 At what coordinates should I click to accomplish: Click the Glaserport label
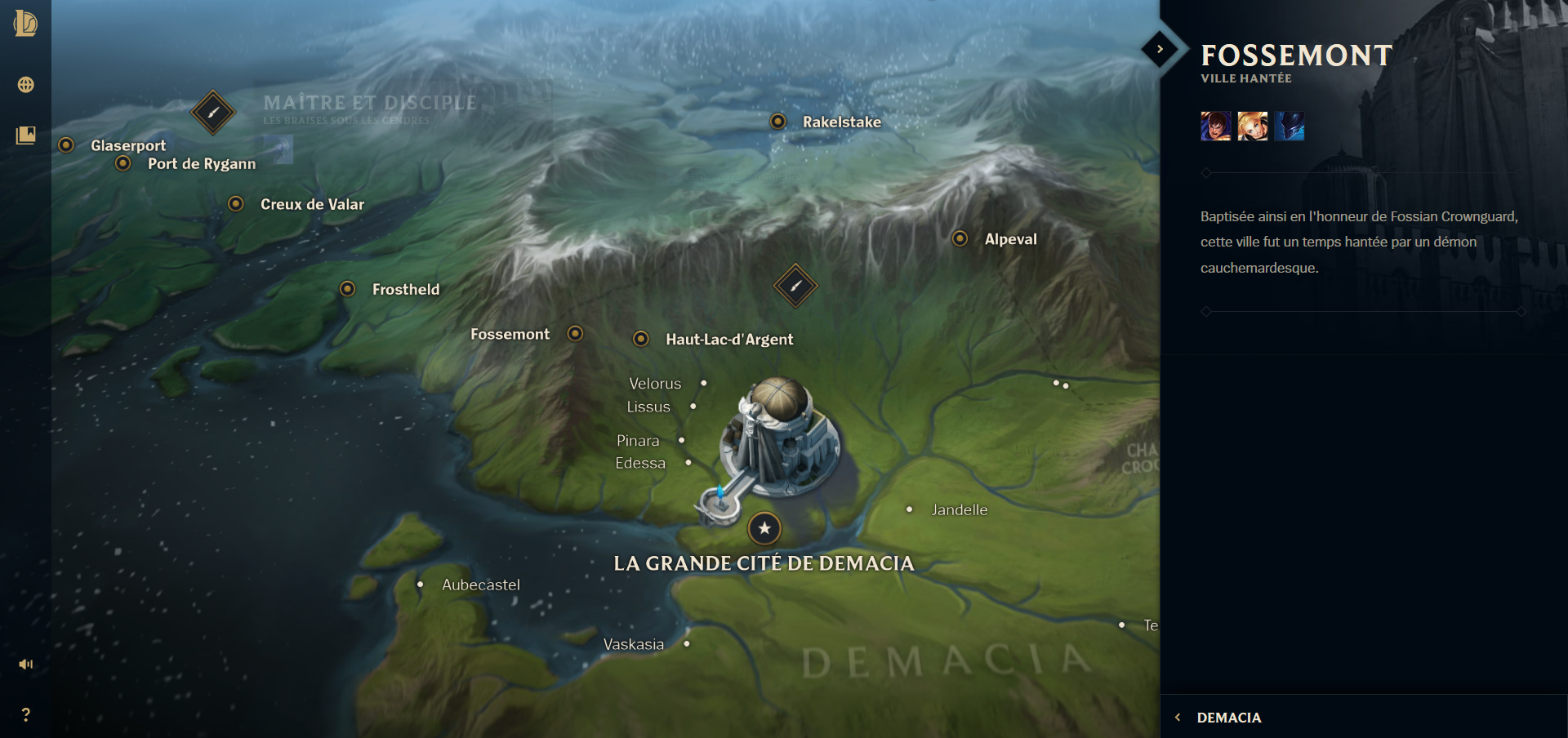(127, 145)
